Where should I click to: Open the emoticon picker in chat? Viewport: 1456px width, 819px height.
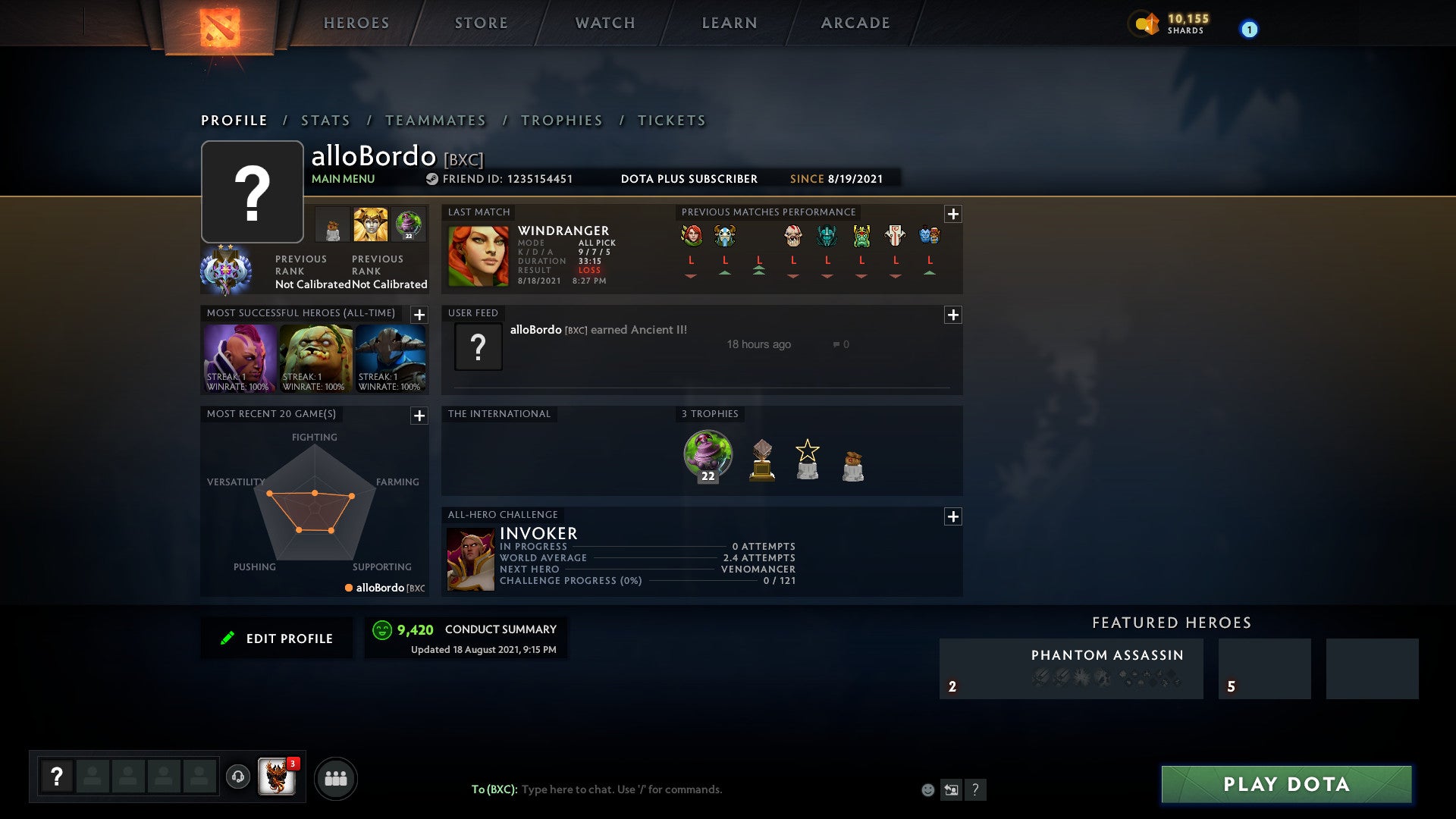927,789
